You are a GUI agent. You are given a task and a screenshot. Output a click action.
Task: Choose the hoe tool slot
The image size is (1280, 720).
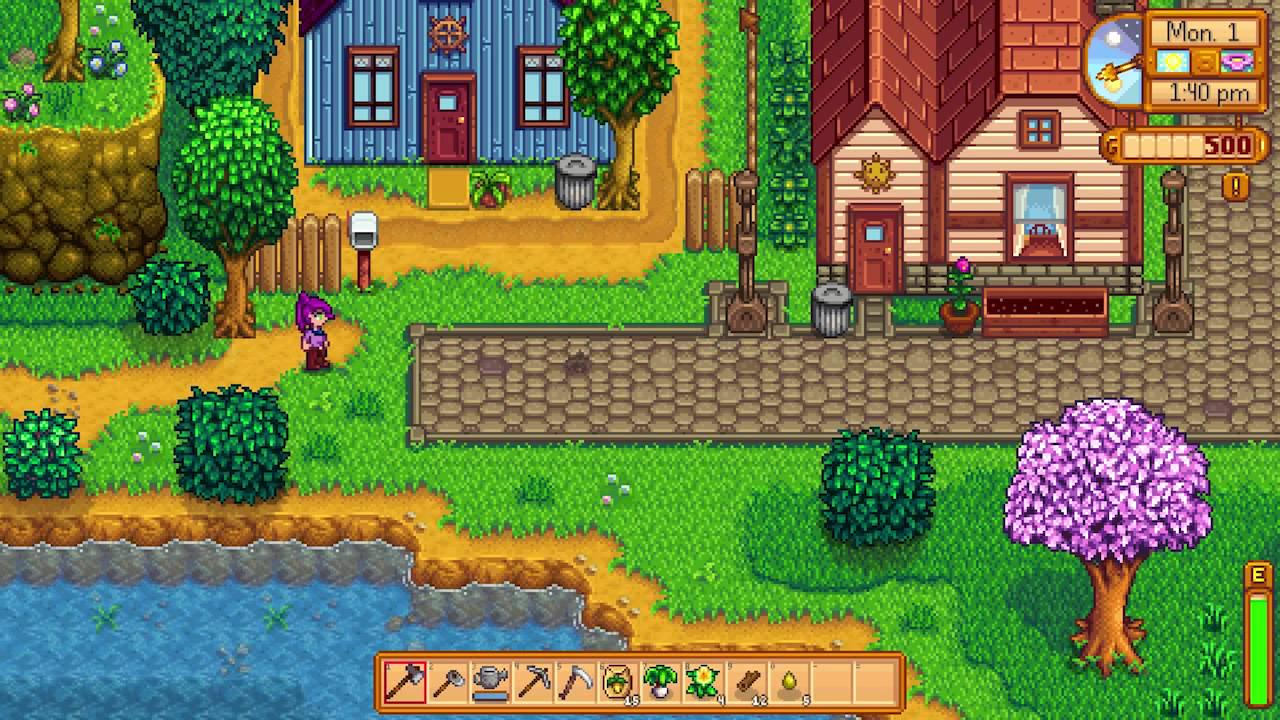(447, 683)
